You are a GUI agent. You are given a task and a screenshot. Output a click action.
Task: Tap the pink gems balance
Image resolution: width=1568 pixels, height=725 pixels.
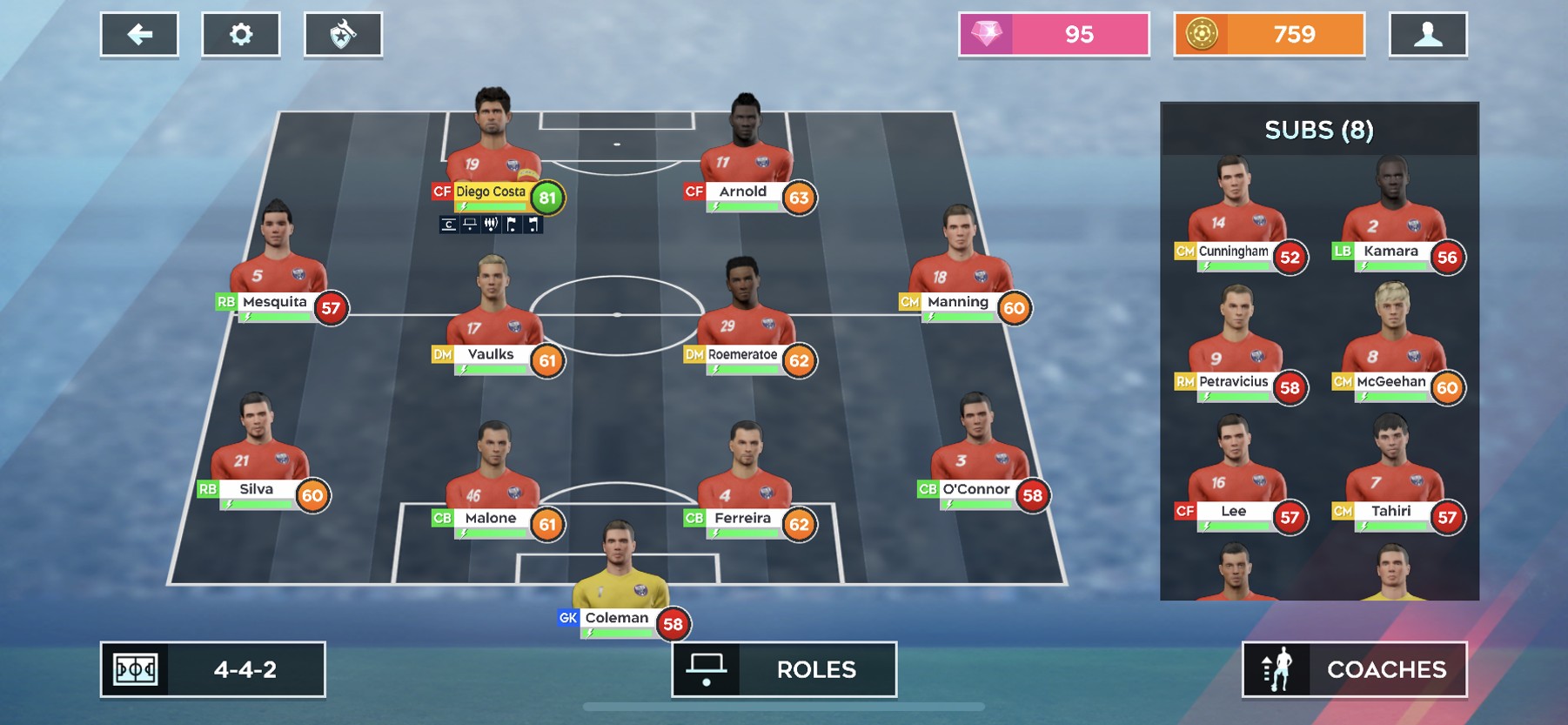tap(1054, 35)
